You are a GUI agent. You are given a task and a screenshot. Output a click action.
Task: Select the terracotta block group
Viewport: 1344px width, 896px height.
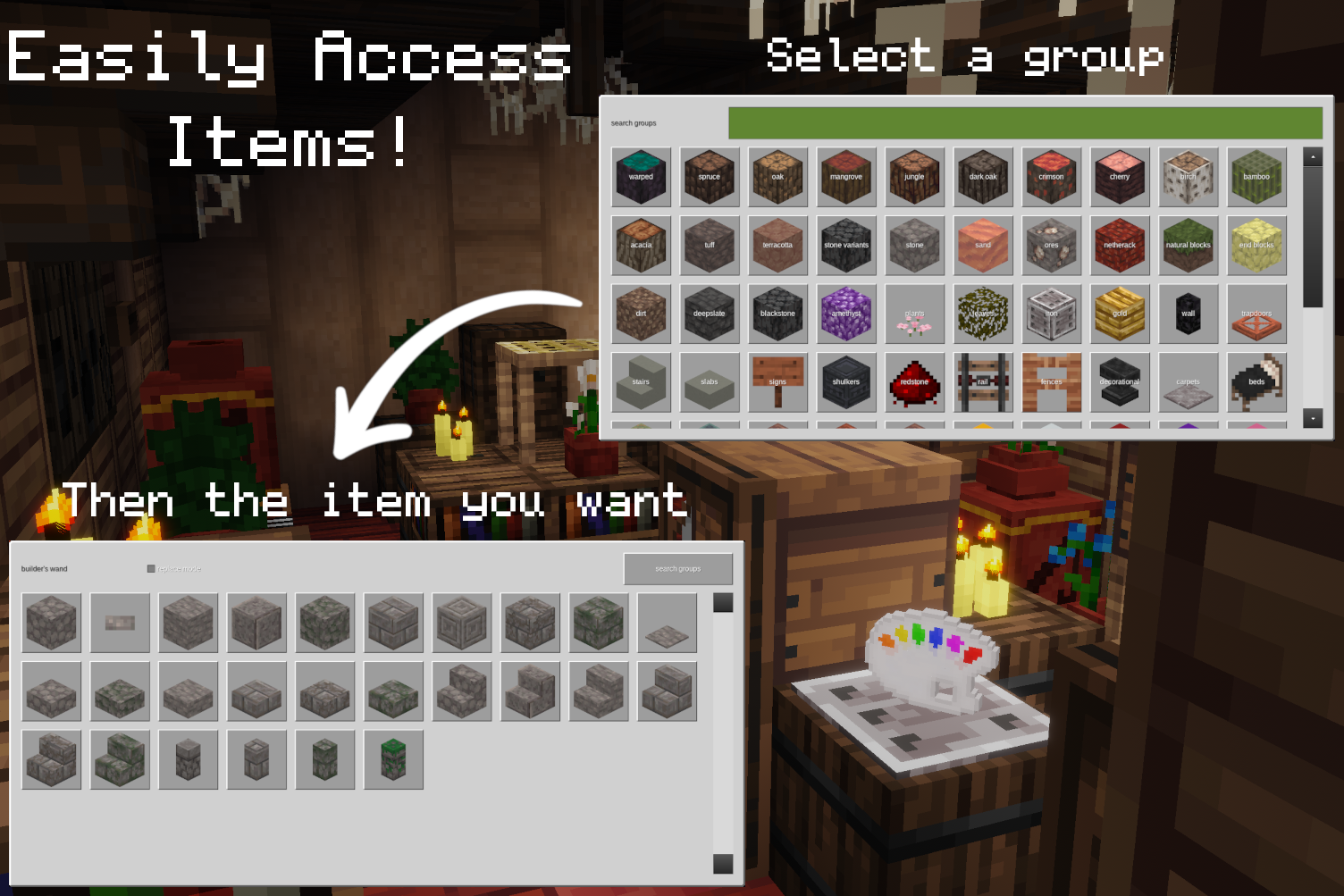point(777,245)
